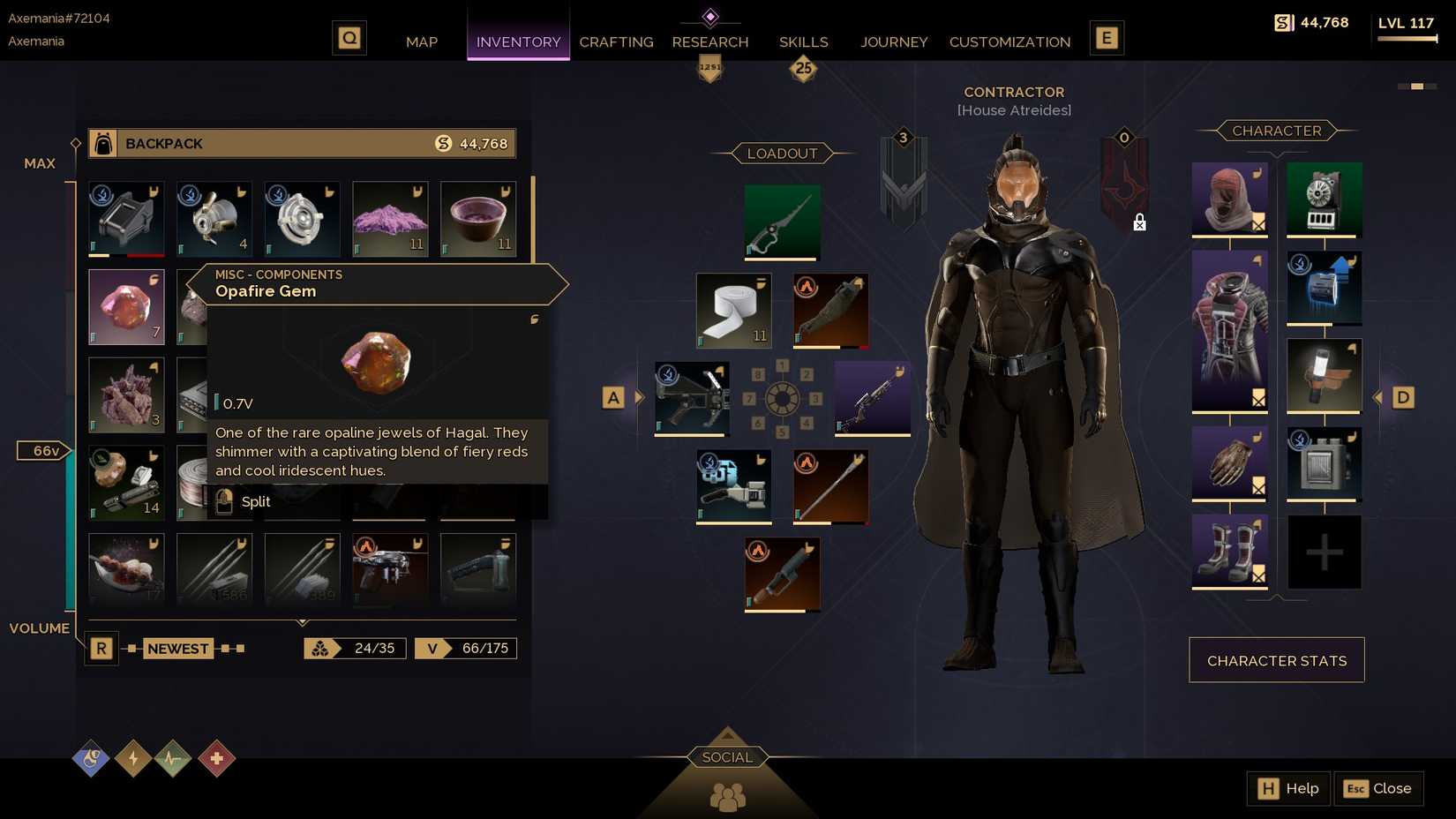
Task: Click the volume bar near 66v marker
Action: [71, 450]
